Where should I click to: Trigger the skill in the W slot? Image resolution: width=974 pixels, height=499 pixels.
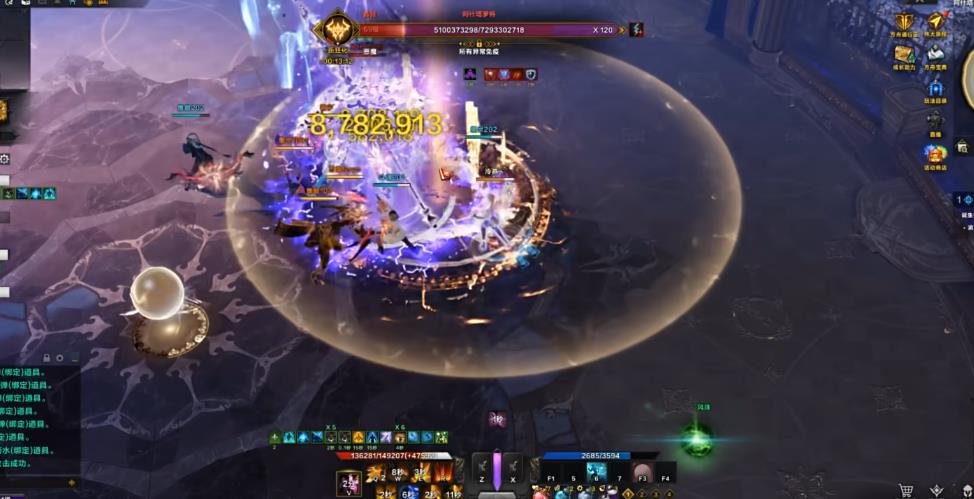[399, 473]
